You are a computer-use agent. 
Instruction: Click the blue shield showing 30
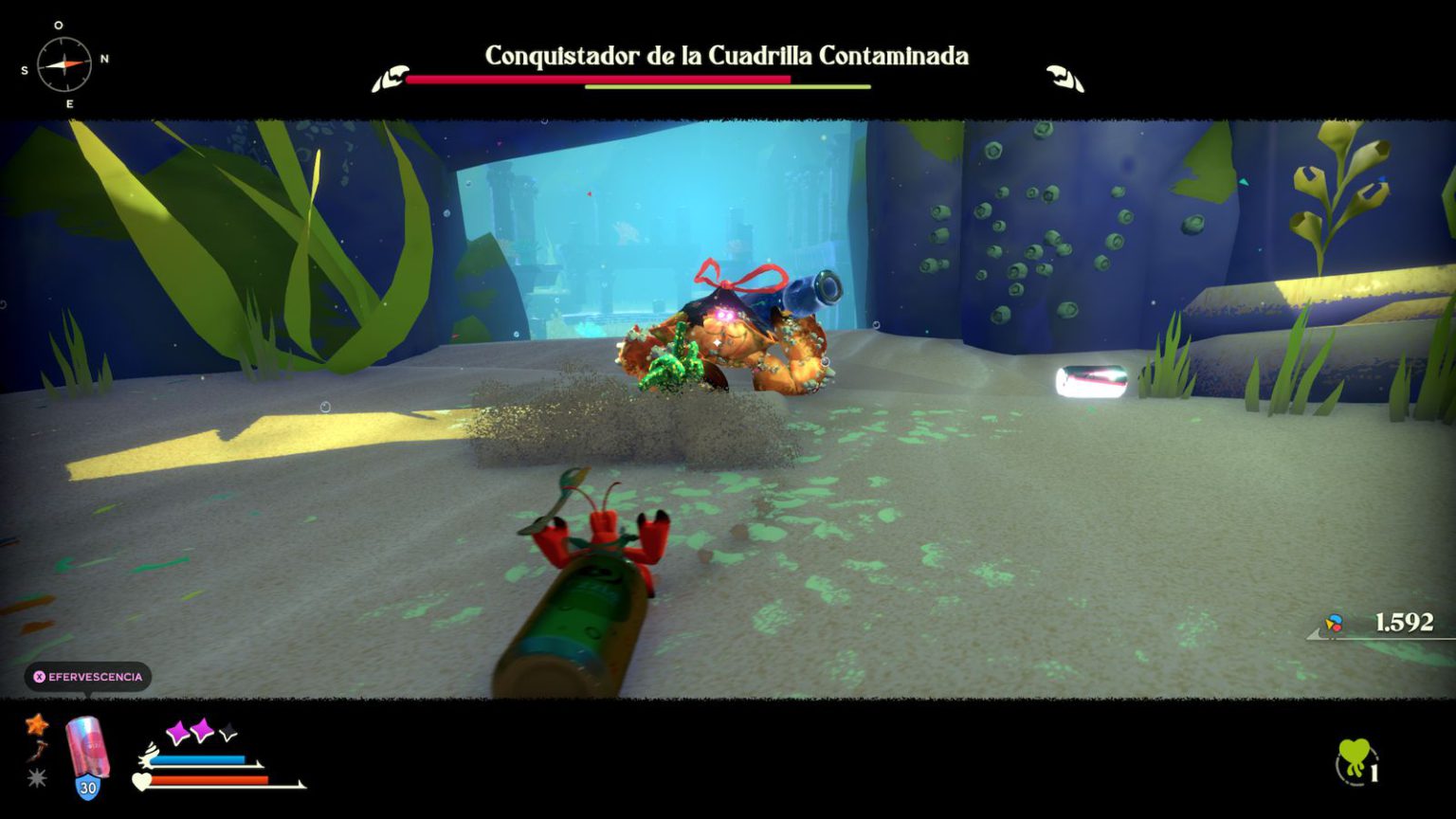tap(87, 787)
